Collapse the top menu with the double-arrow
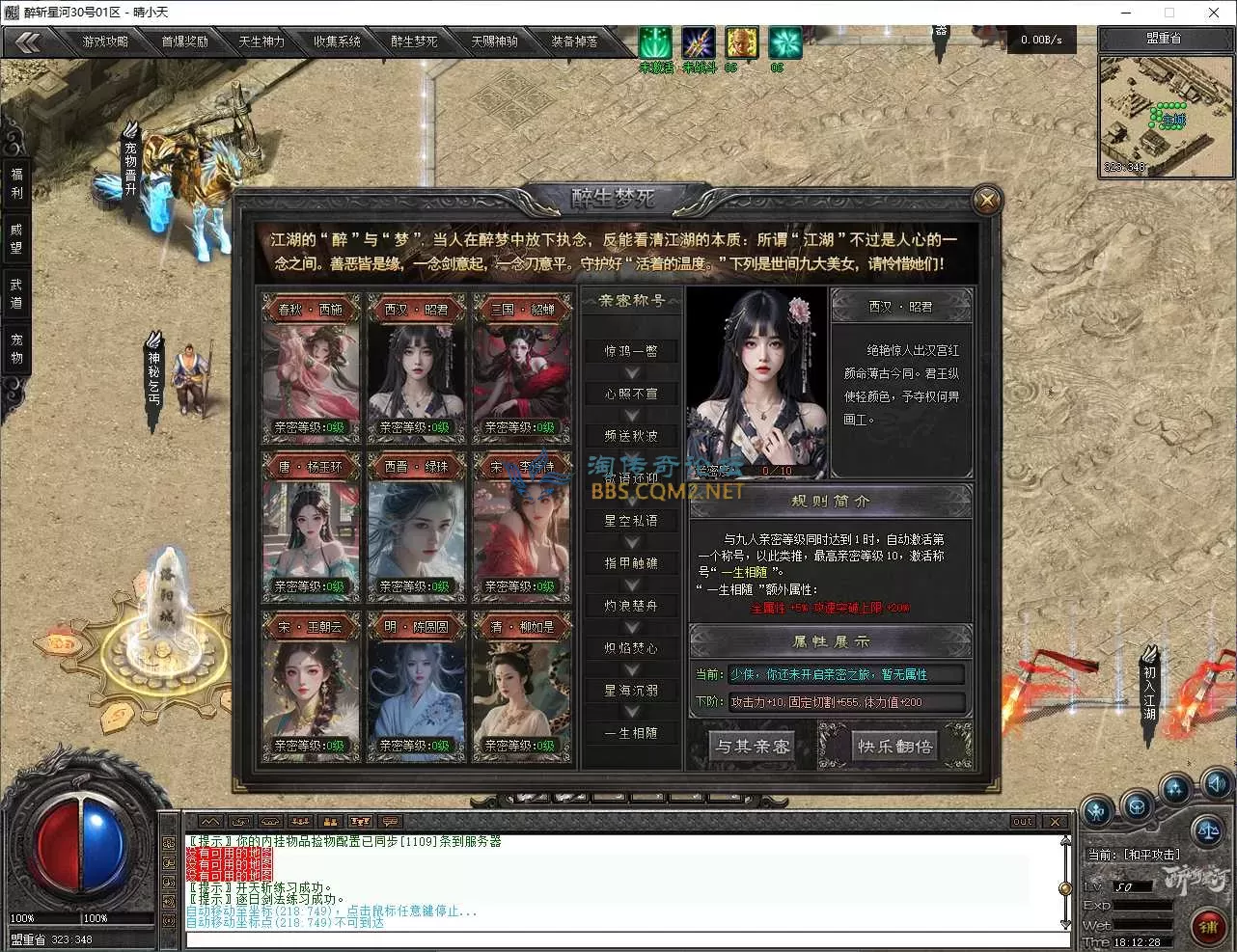The image size is (1237, 952). point(29,41)
